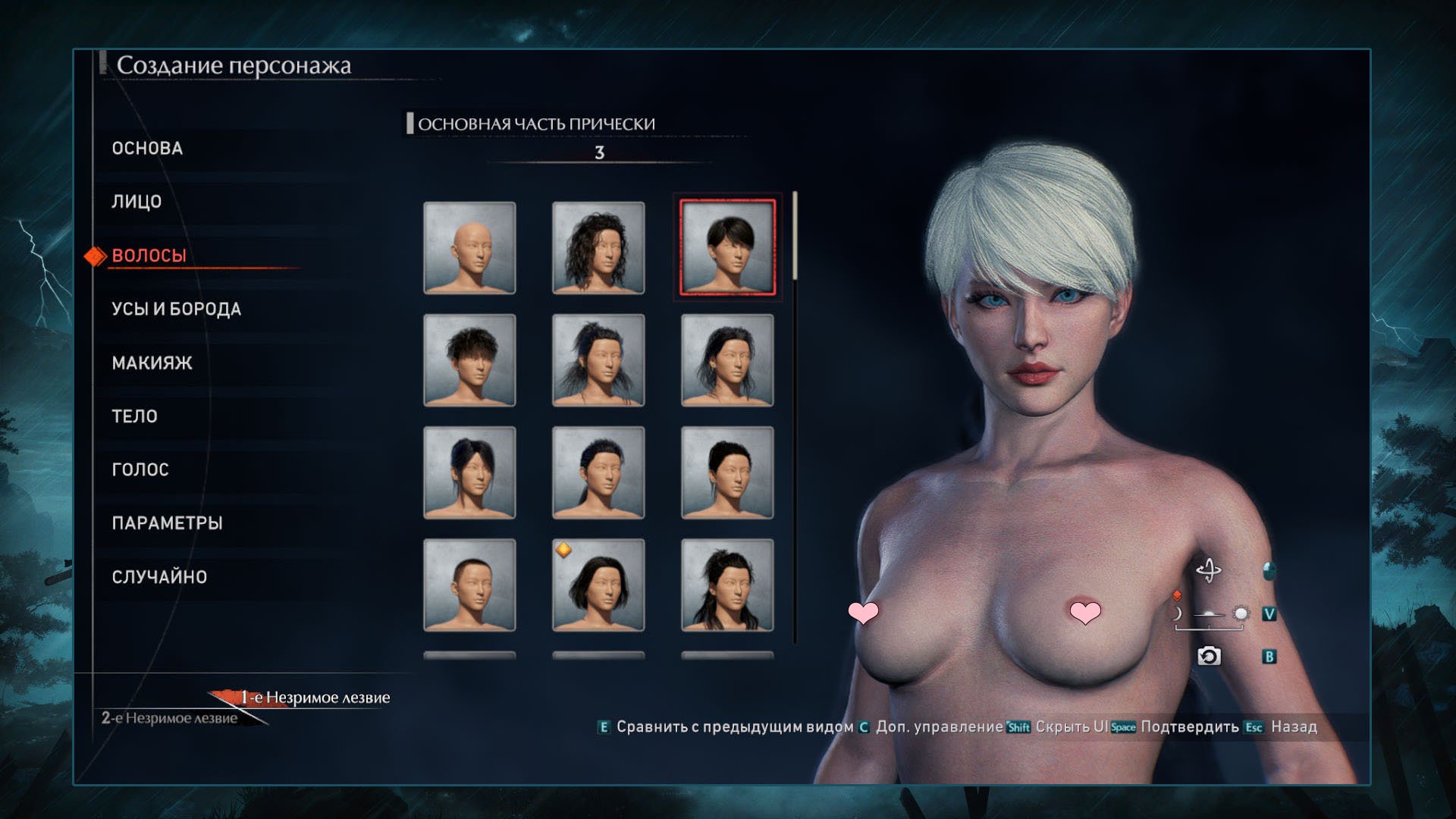Switch to the ТЕЛО section
Image resolution: width=1456 pixels, height=819 pixels.
click(x=134, y=416)
